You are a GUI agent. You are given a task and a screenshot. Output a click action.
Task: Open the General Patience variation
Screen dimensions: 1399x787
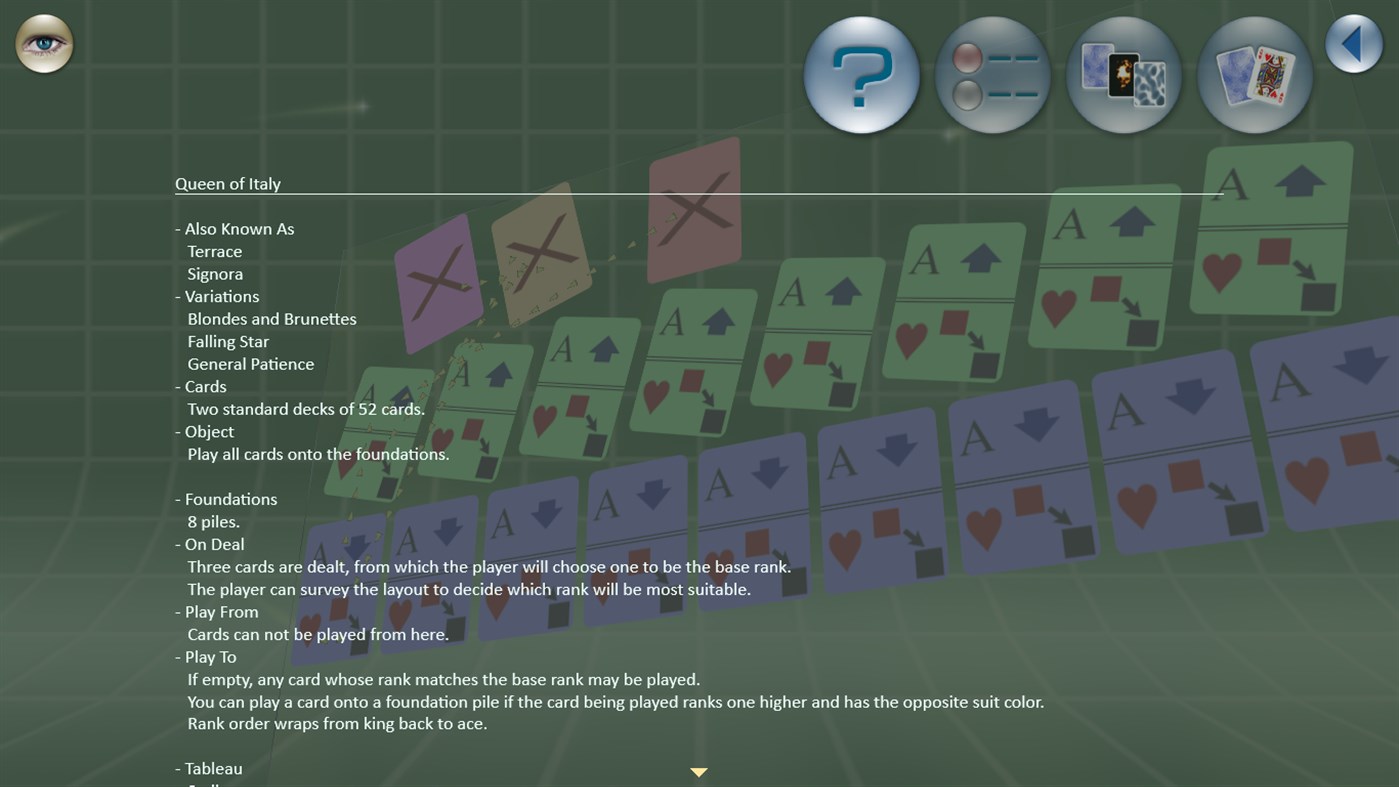250,363
